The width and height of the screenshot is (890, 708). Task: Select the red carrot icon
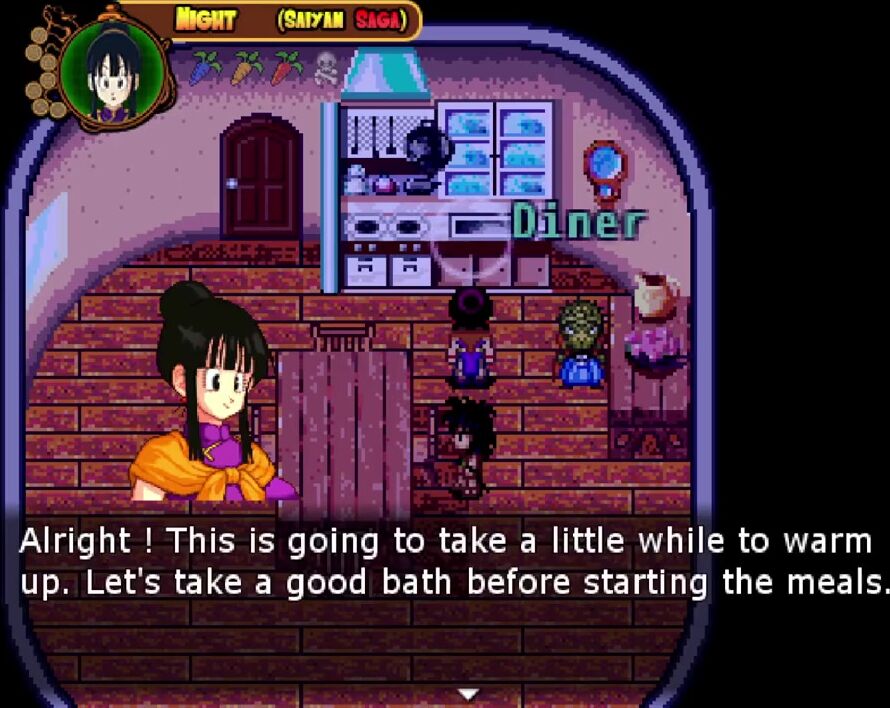coord(286,68)
